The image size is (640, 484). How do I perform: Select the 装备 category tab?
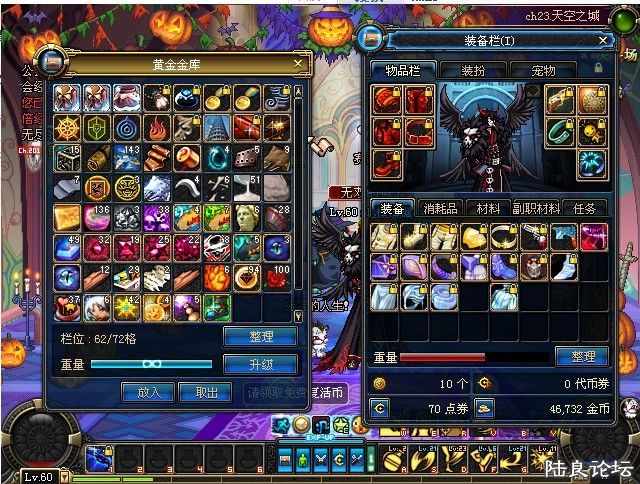[x=391, y=208]
